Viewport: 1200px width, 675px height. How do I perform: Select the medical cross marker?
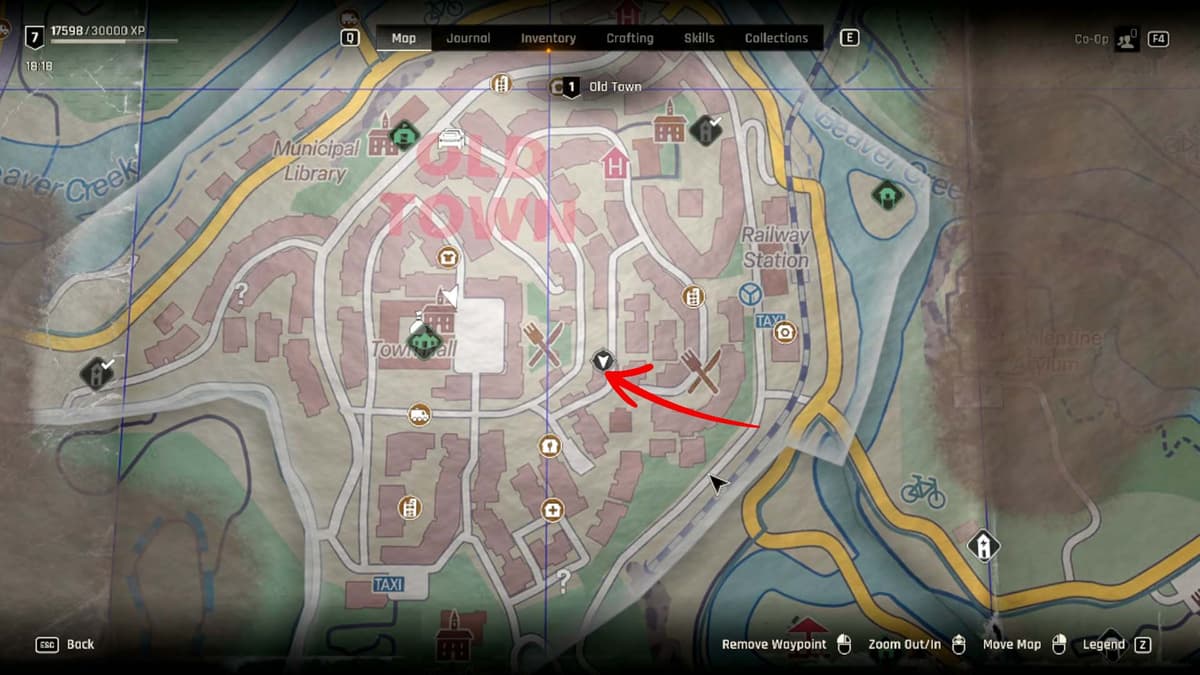552,510
